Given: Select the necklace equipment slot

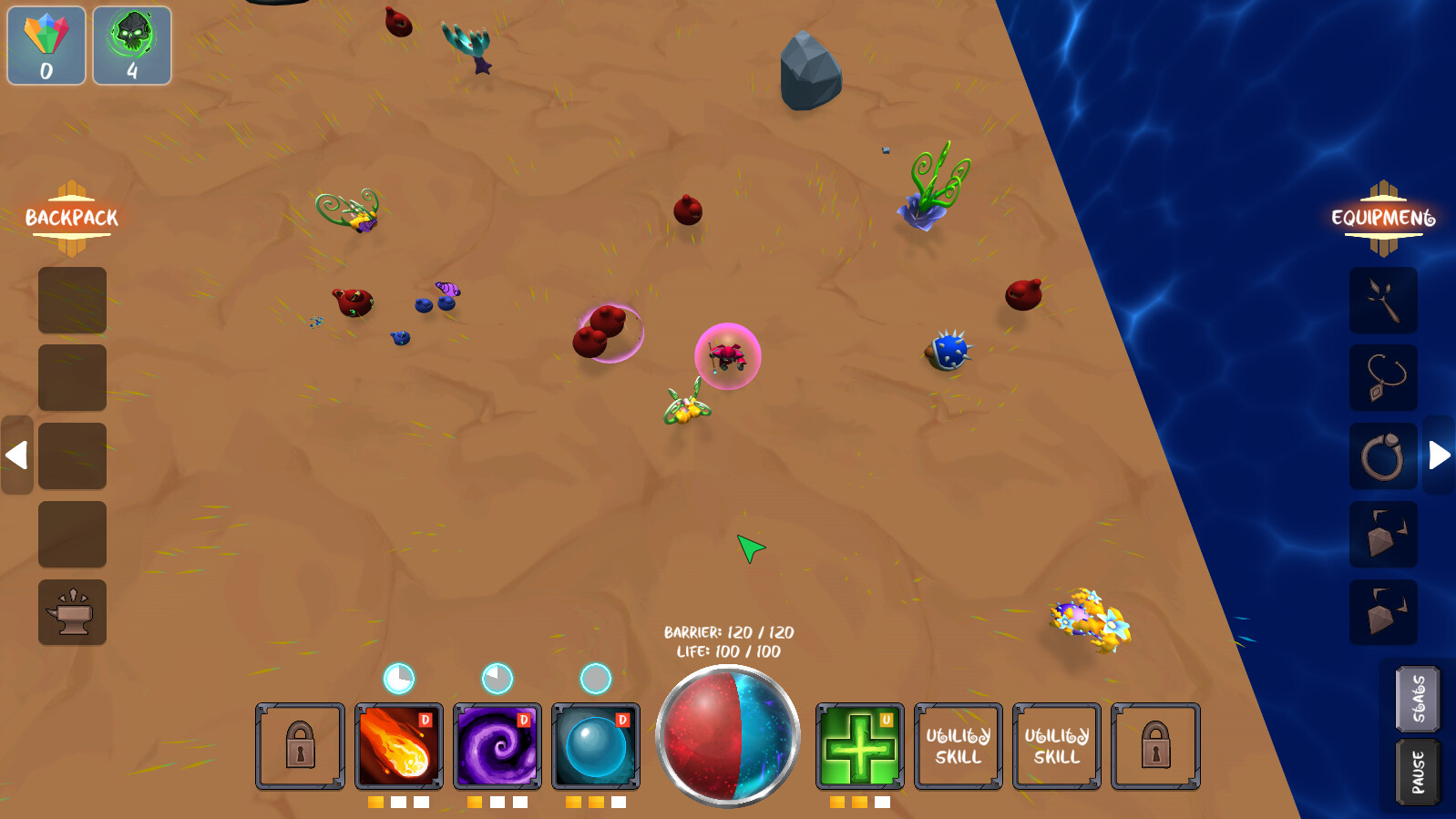Looking at the screenshot, I should (x=1384, y=378).
